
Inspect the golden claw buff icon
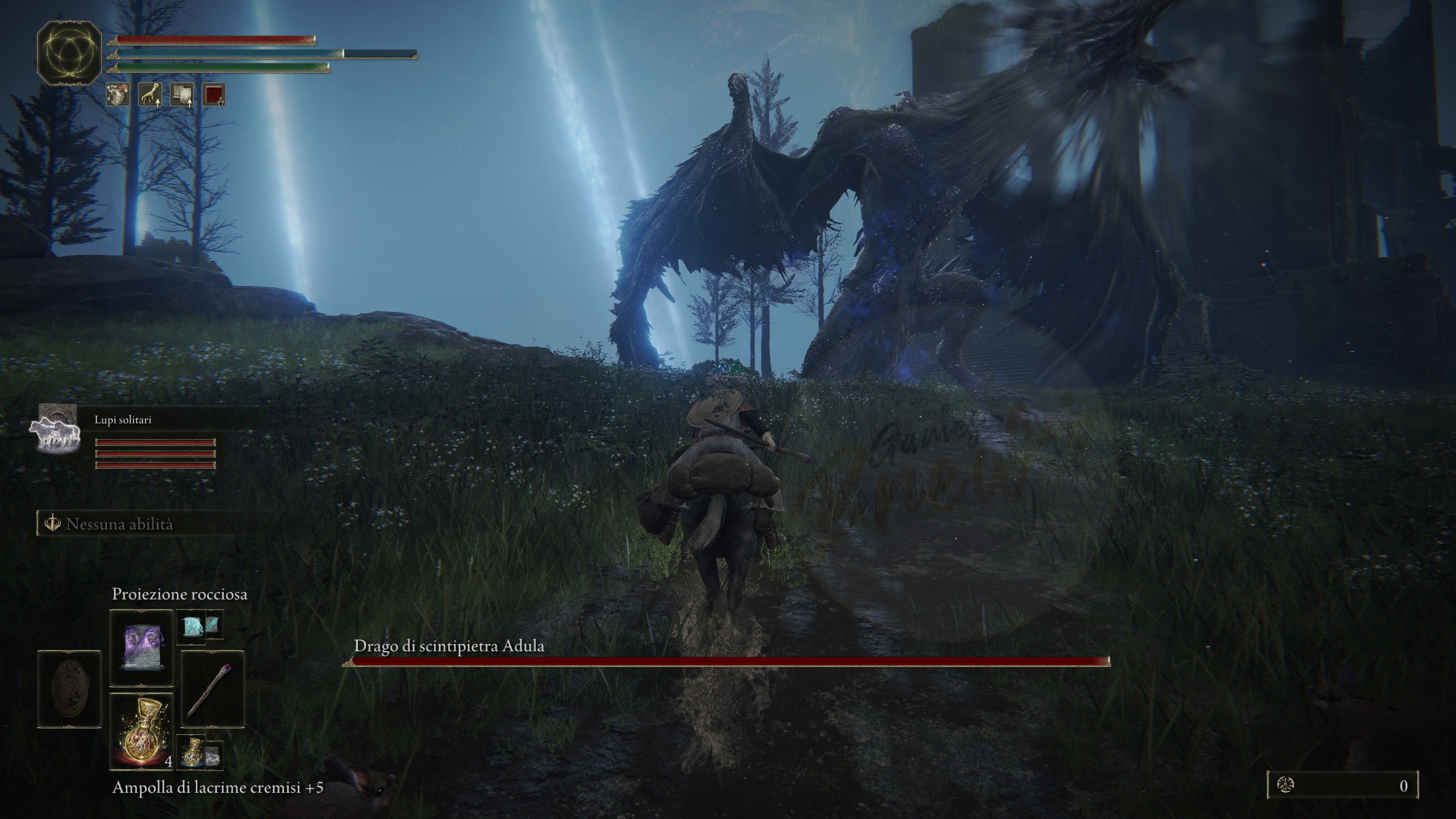(x=150, y=95)
